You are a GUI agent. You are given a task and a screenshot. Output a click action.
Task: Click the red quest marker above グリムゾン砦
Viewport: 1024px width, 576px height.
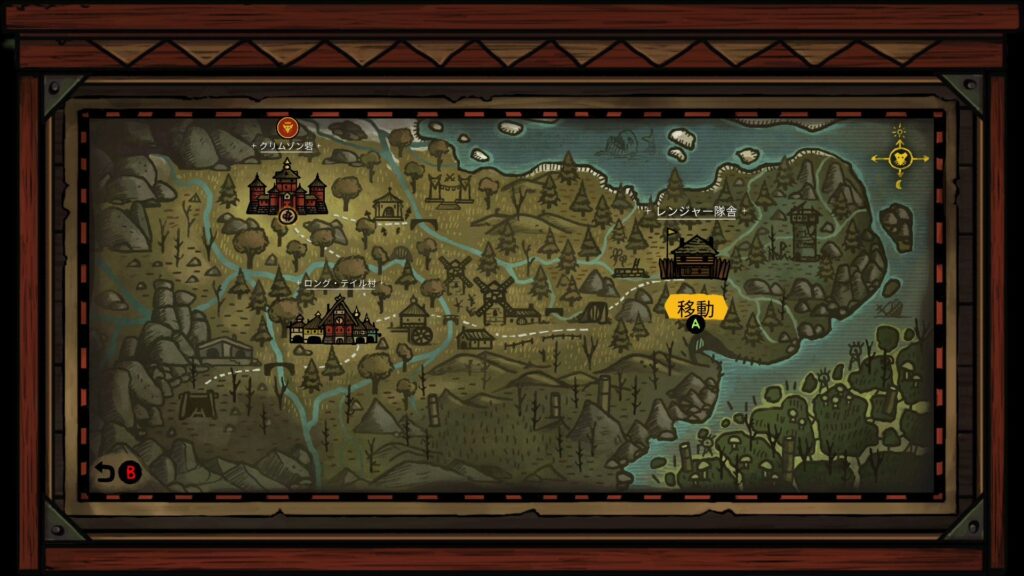pos(287,127)
